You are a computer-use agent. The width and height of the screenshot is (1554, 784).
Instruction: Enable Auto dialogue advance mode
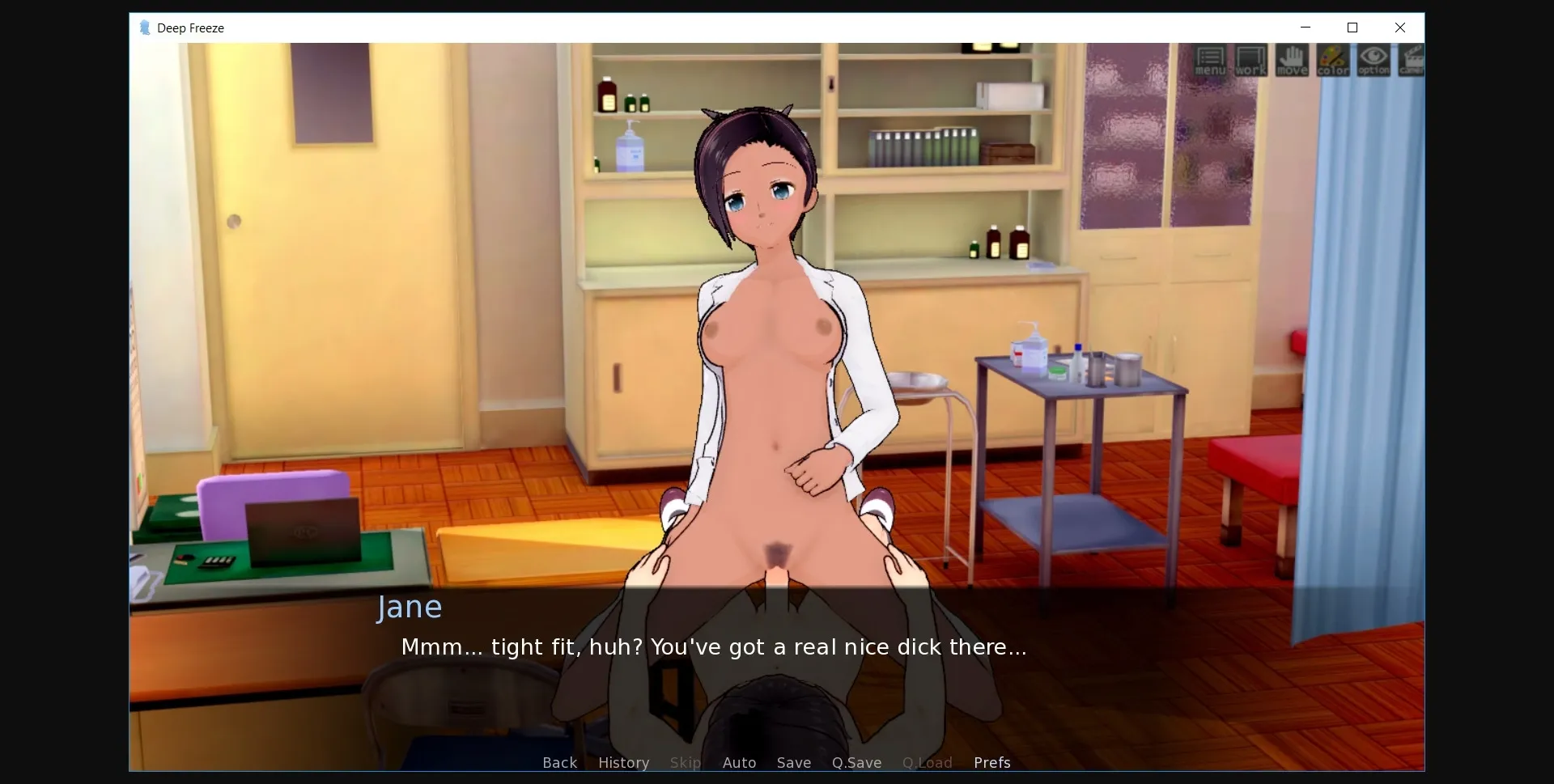tap(739, 762)
